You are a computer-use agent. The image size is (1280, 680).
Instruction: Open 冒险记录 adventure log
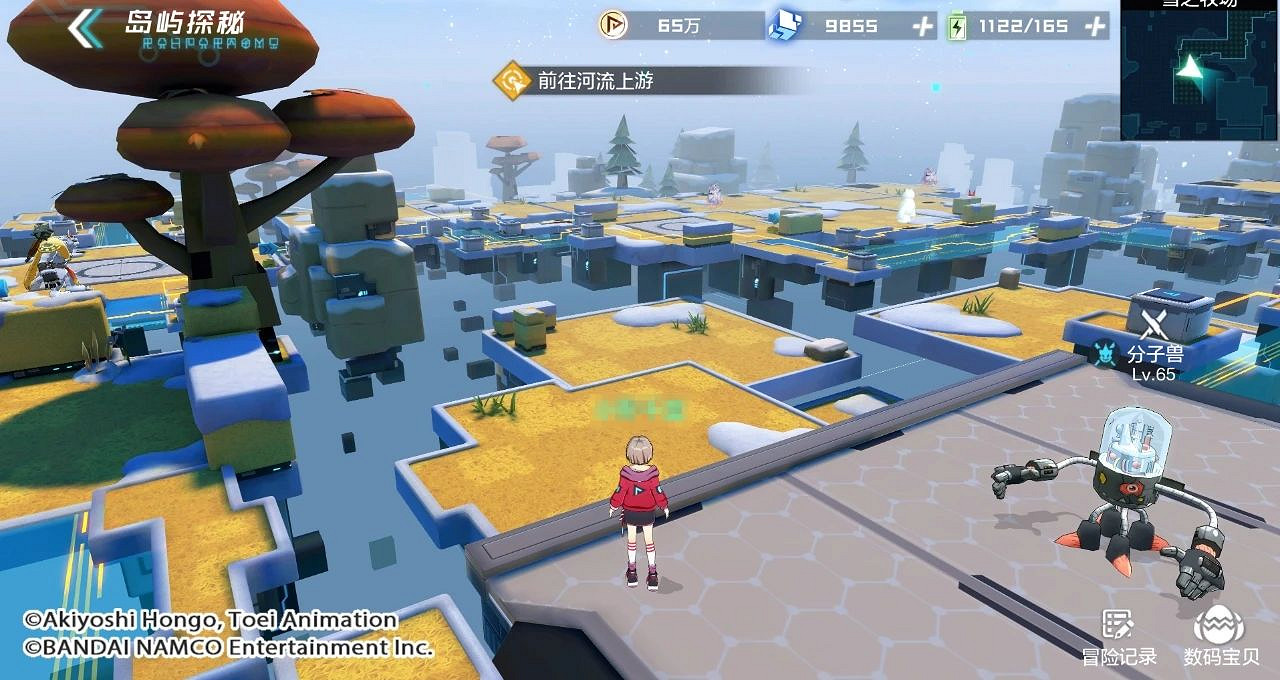pyautogui.click(x=1119, y=636)
